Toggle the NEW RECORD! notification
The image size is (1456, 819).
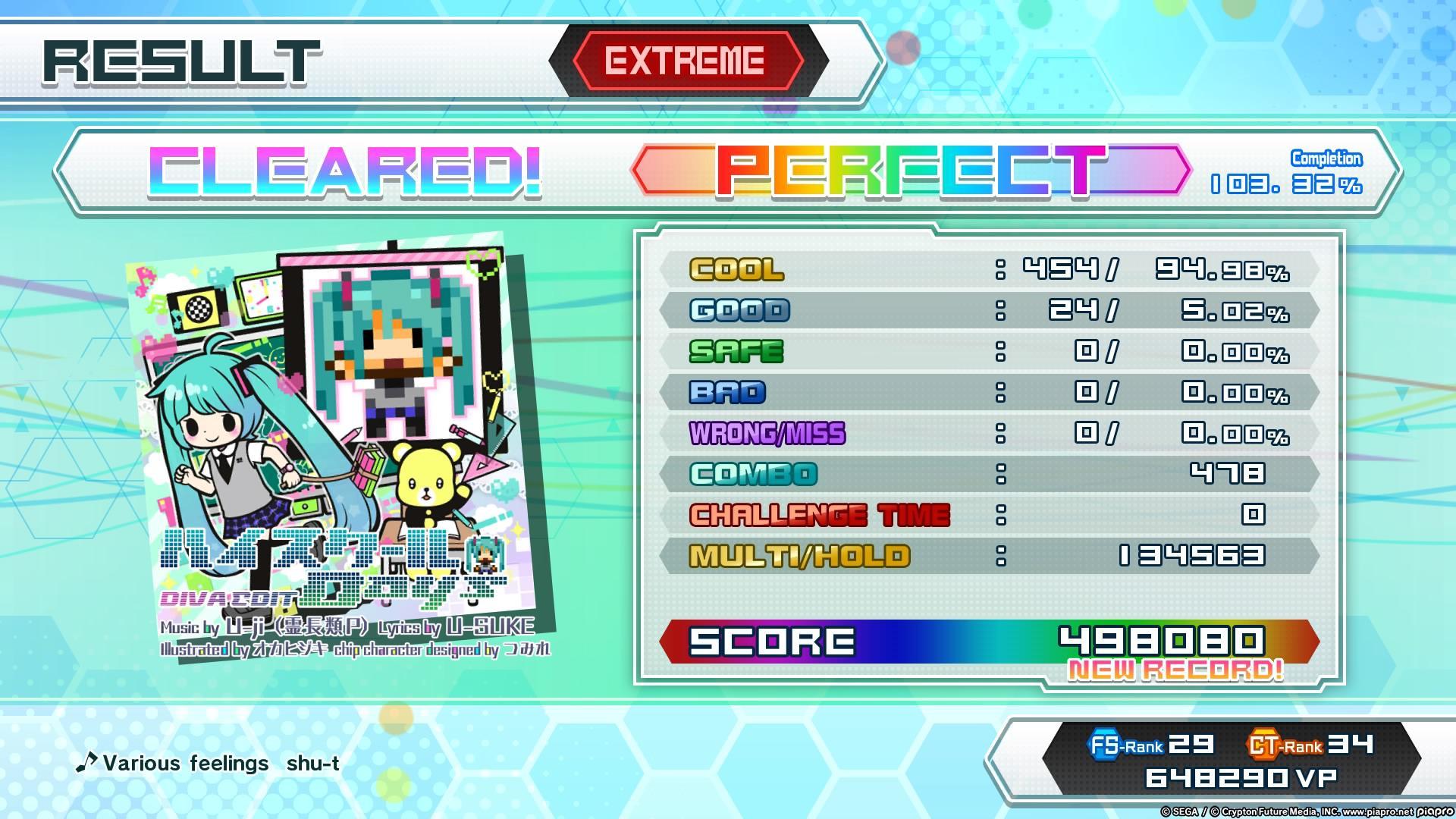pos(1174,671)
